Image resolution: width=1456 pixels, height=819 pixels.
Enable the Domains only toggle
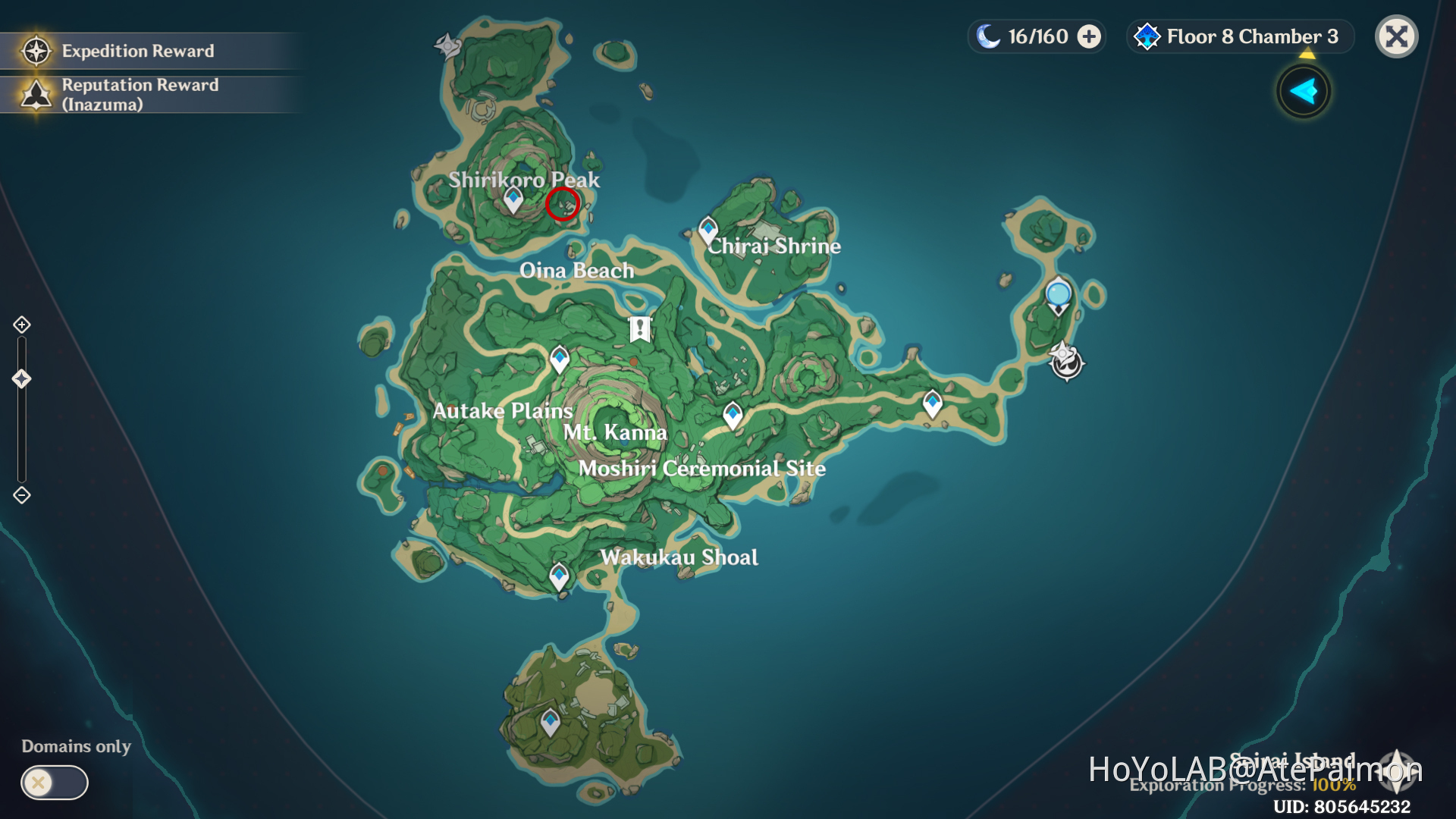tap(52, 783)
